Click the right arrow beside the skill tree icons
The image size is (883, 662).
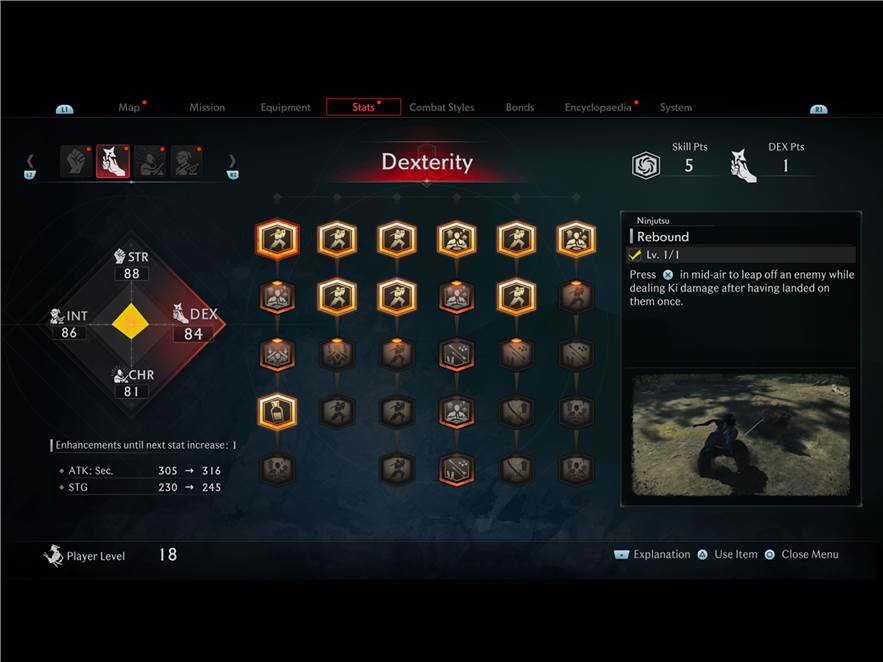click(232, 161)
